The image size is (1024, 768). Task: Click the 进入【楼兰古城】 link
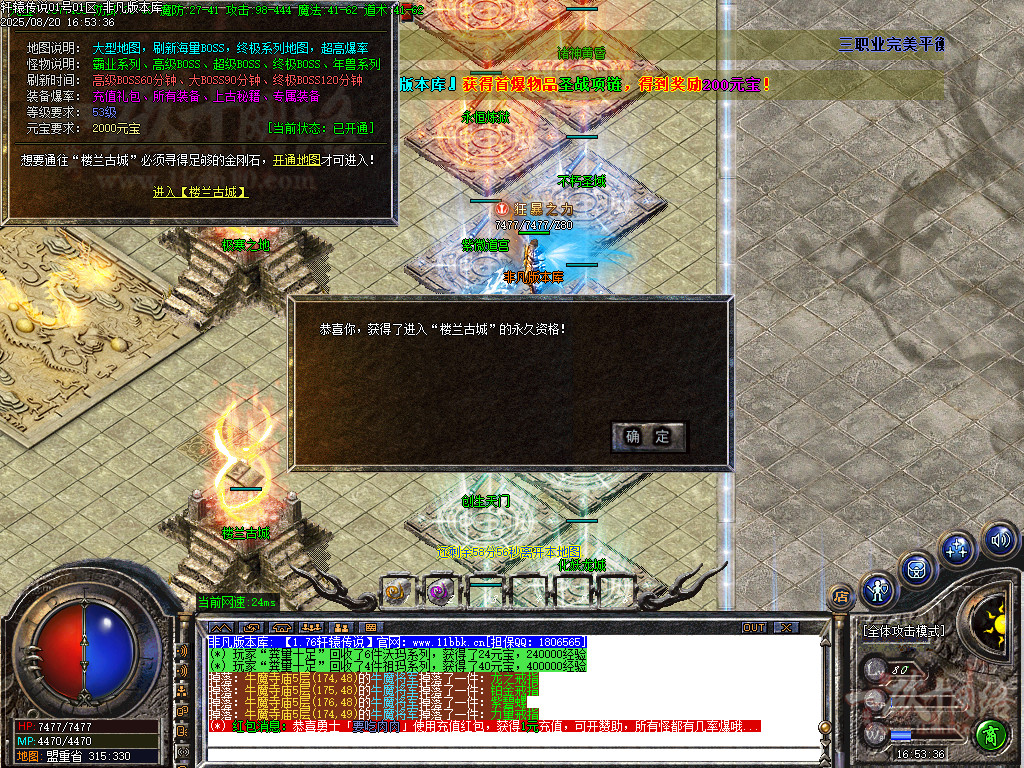pyautogui.click(x=200, y=192)
